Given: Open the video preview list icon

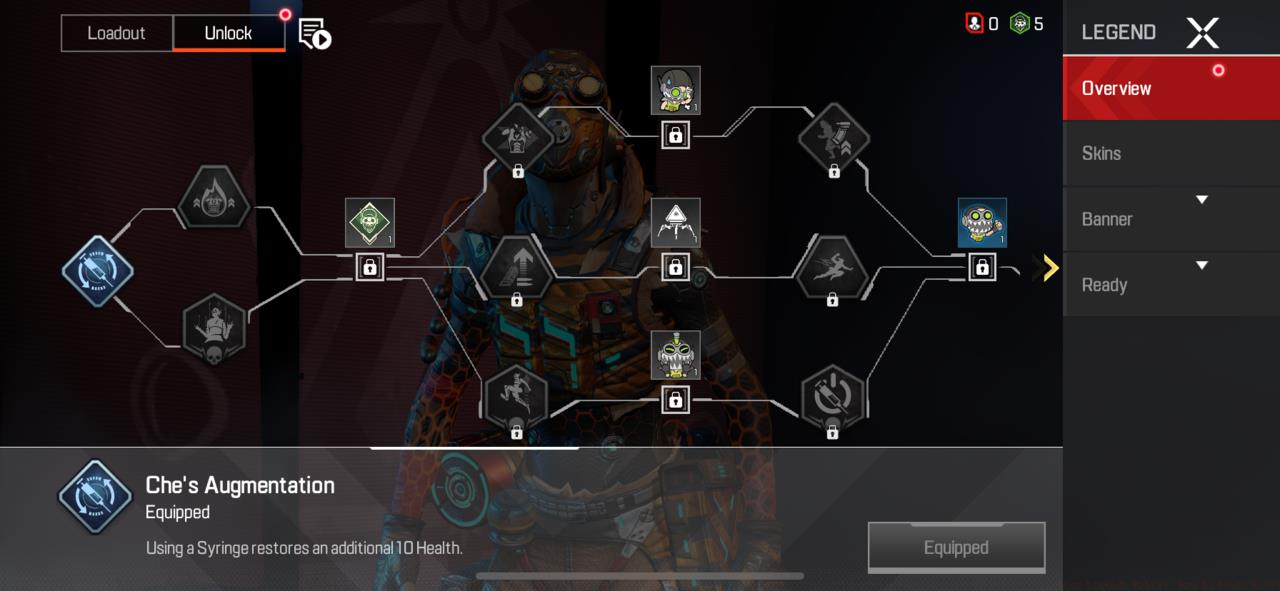Looking at the screenshot, I should 315,34.
